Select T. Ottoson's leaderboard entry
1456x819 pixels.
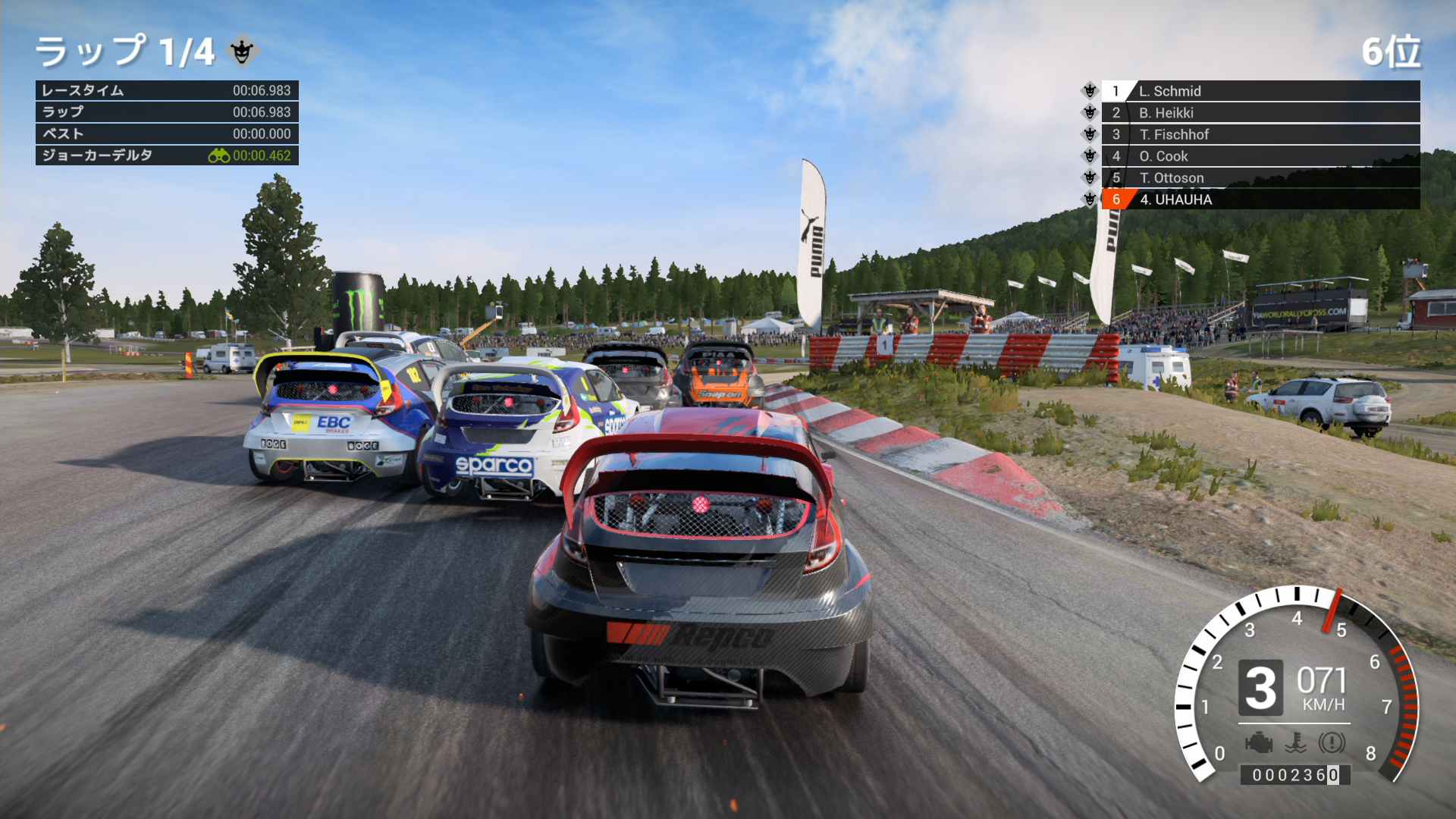pyautogui.click(x=1259, y=178)
